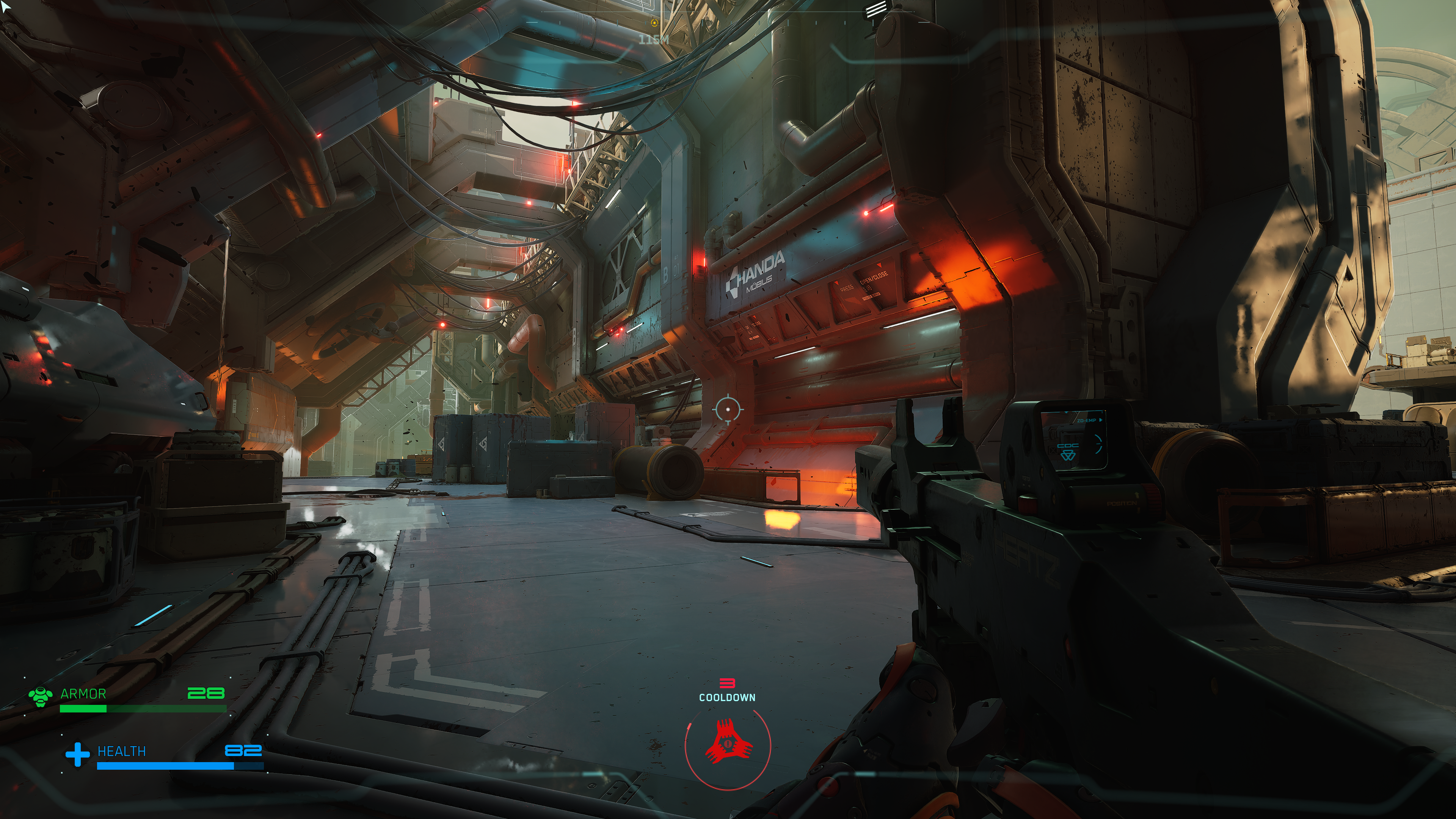Click the yellow objective marker on compass

(654, 23)
